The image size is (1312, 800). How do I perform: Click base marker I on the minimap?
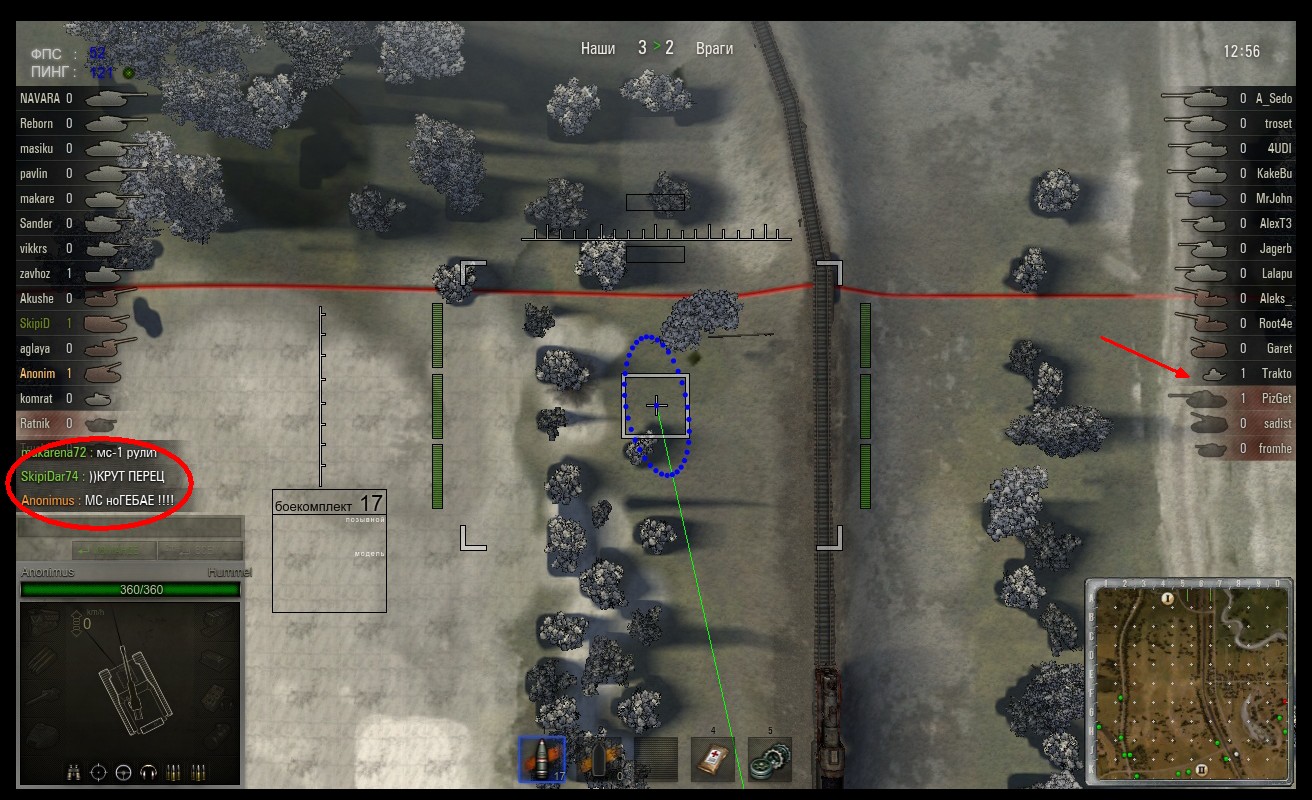[1167, 598]
